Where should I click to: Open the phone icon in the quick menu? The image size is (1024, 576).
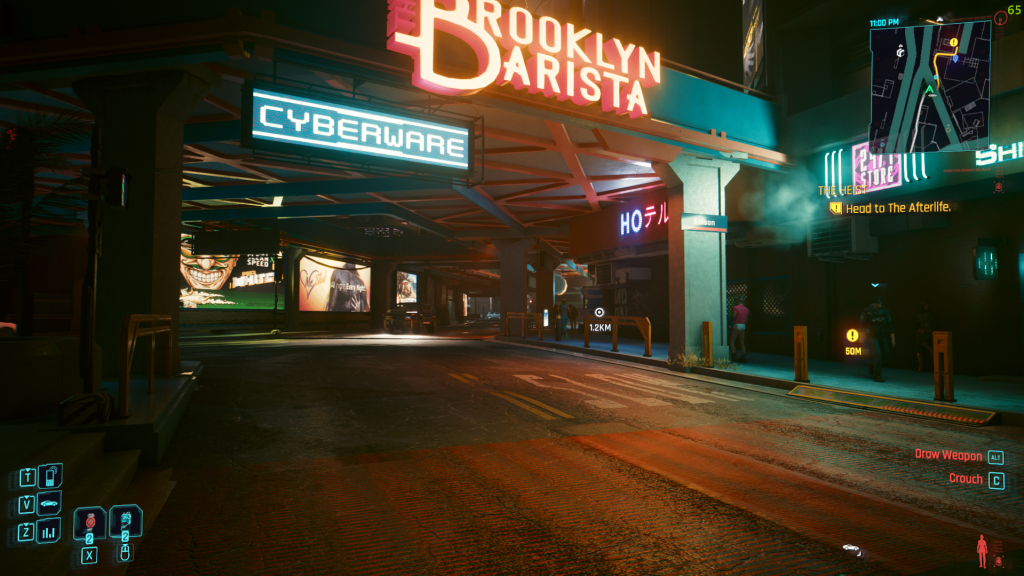tap(50, 474)
